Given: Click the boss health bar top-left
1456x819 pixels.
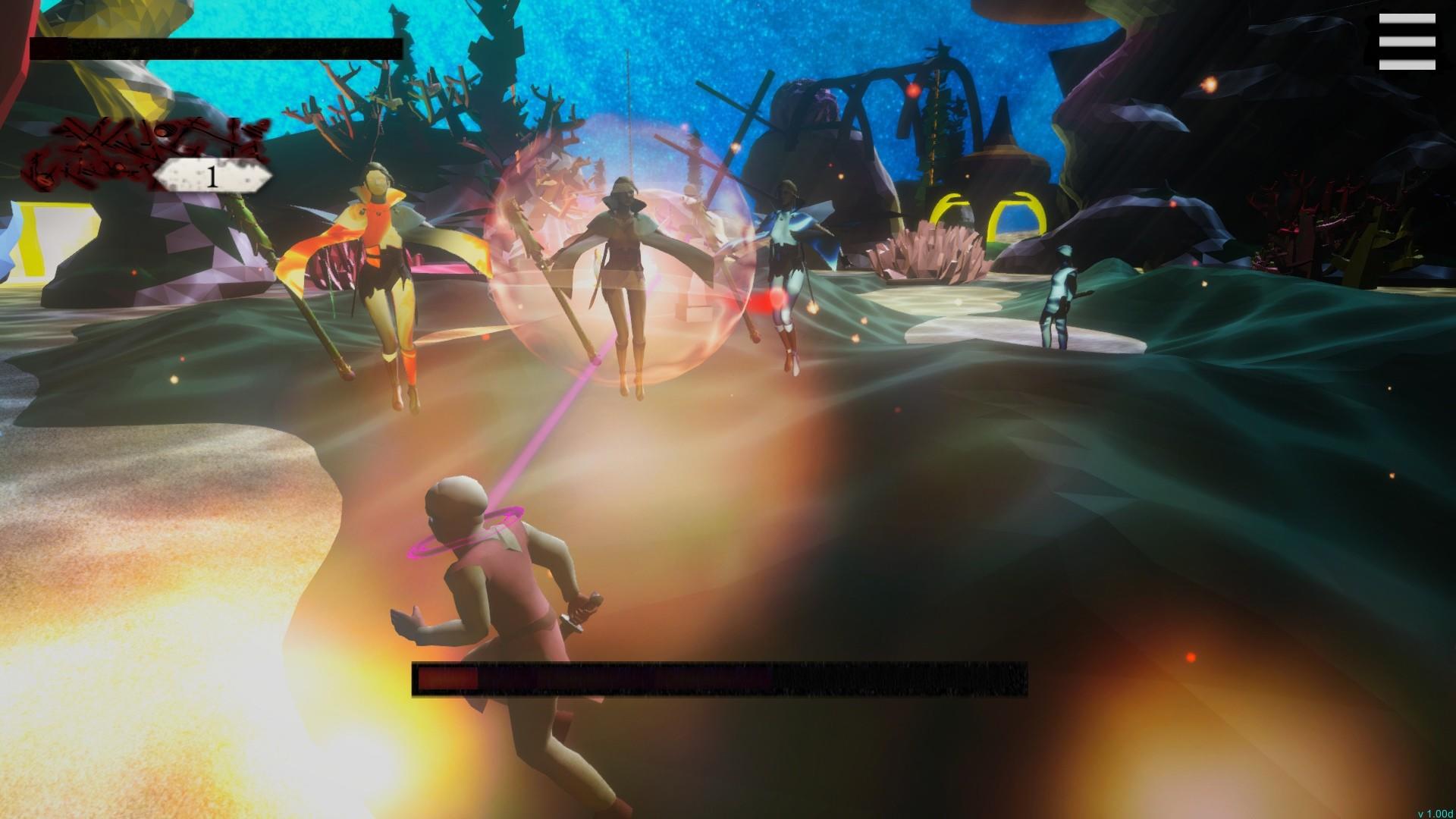Looking at the screenshot, I should click(215, 48).
